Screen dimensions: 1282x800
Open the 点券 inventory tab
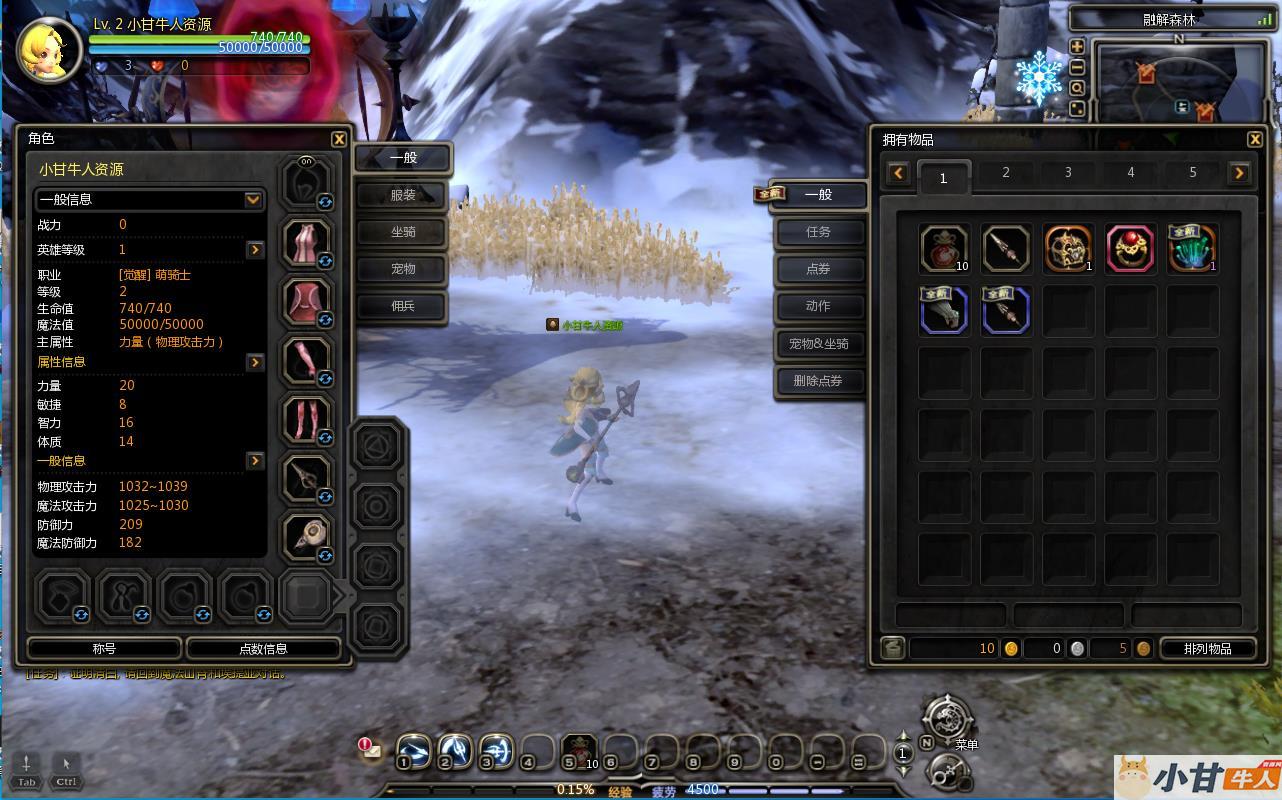[x=819, y=269]
